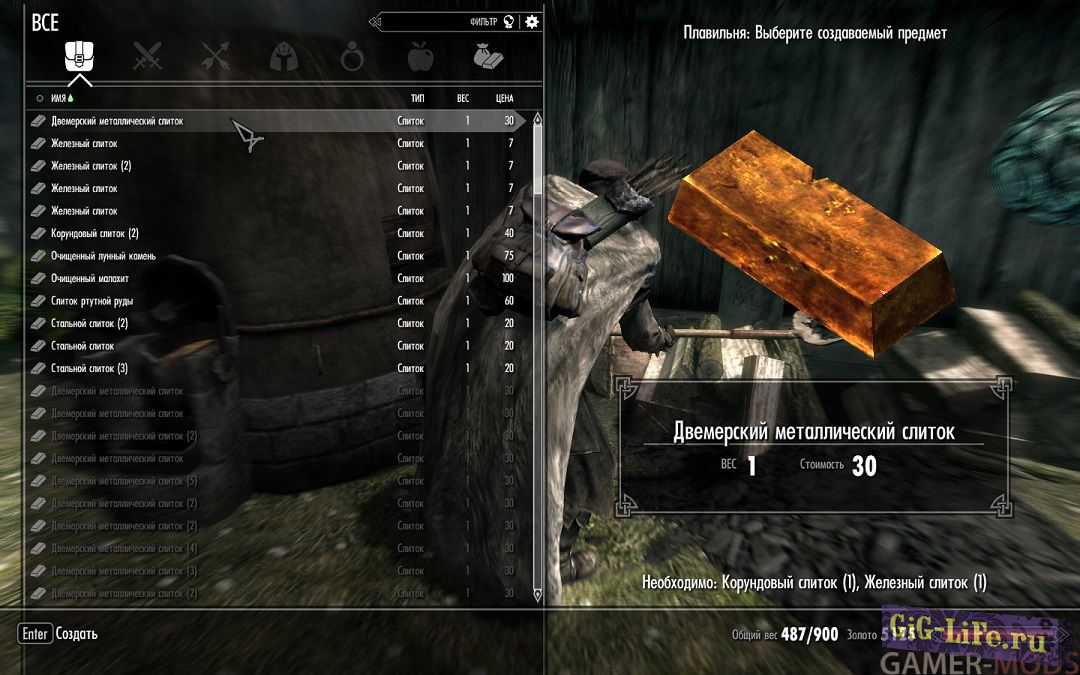Select the Железный слиток (2) row
1080x675 pixels.
[x=91, y=166]
